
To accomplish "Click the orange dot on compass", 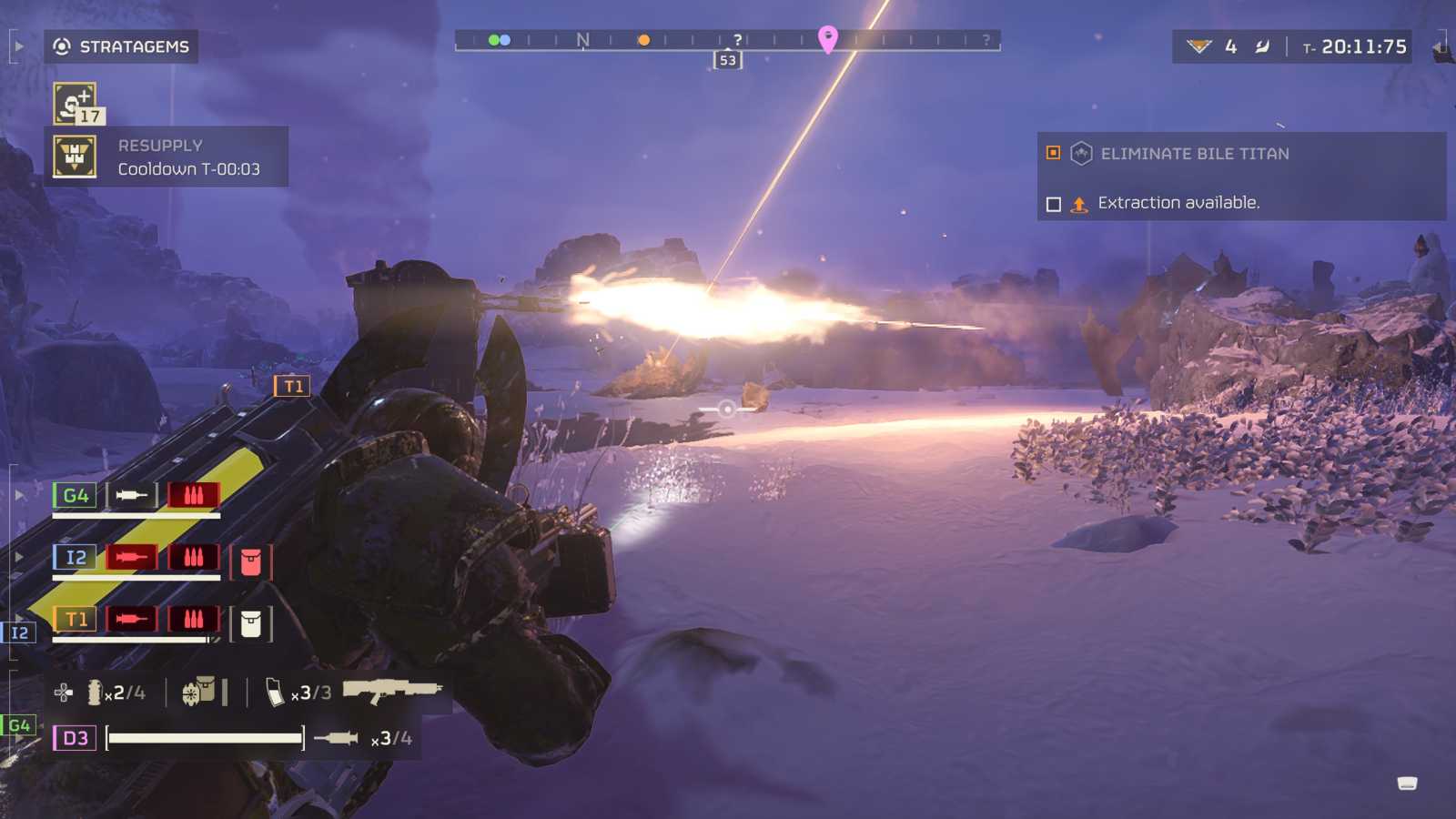I will [643, 40].
